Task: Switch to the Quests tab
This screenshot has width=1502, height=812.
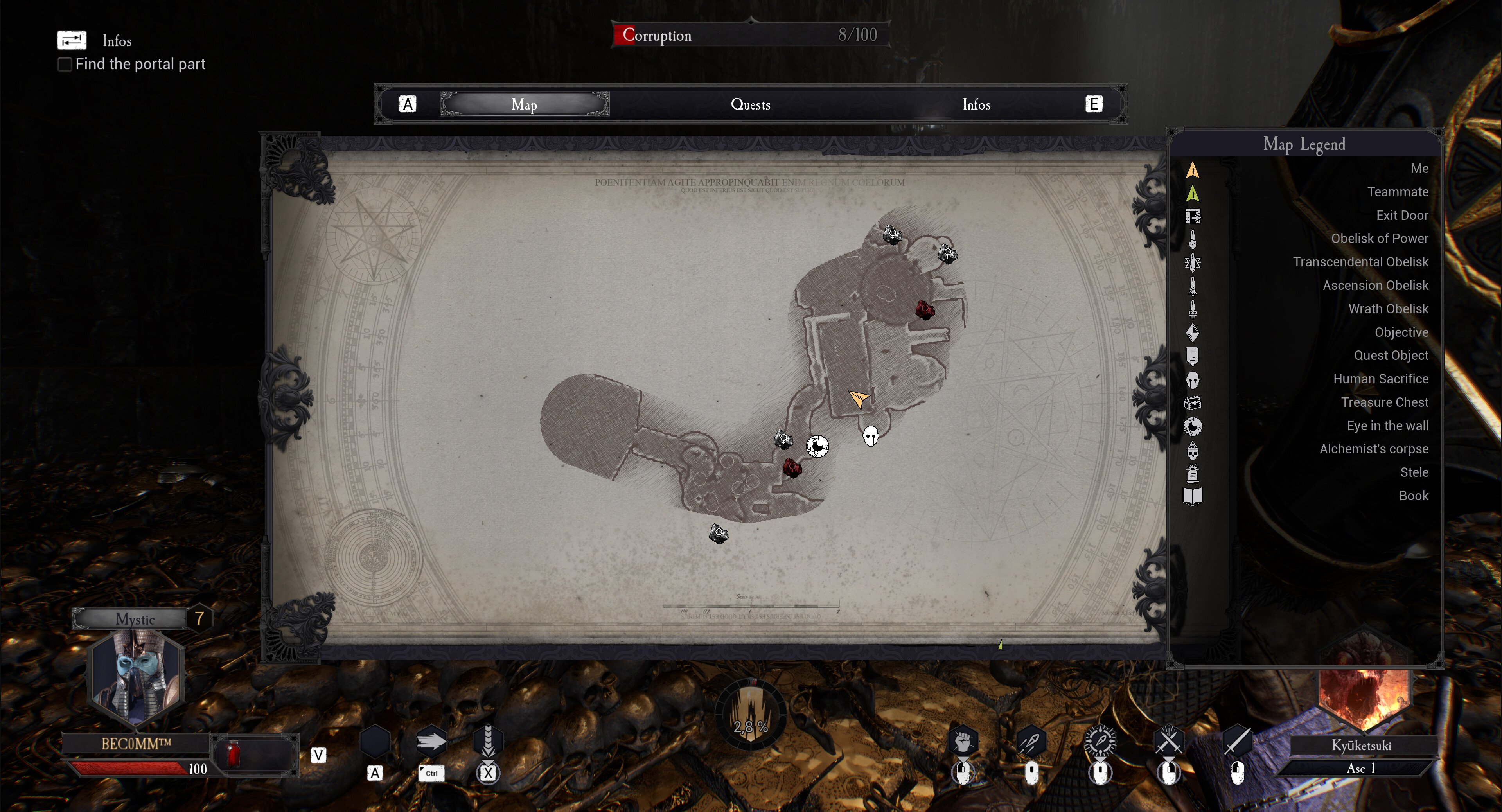Action: tap(751, 104)
